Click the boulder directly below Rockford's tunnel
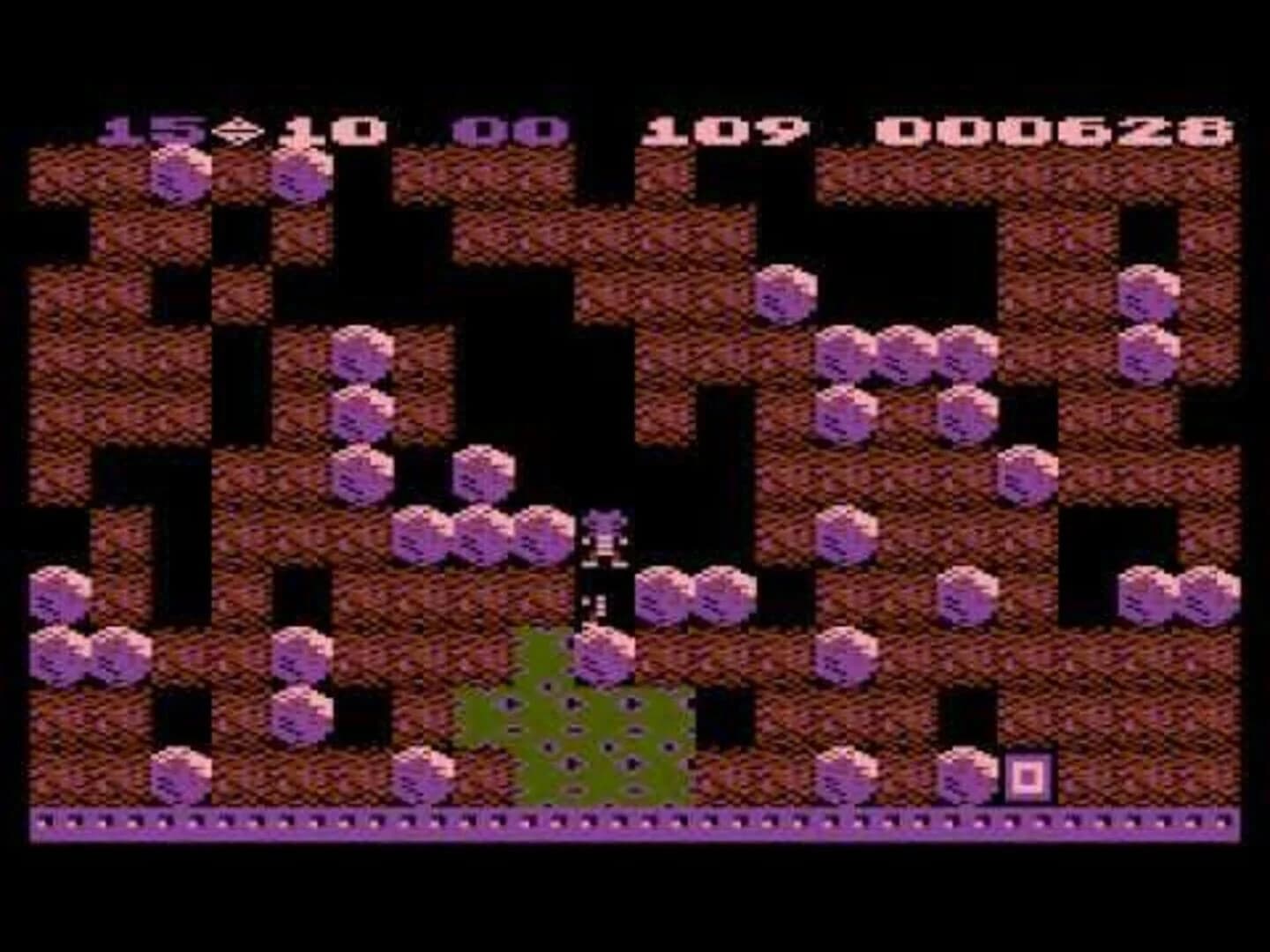The height and width of the screenshot is (952, 1270). [x=604, y=659]
